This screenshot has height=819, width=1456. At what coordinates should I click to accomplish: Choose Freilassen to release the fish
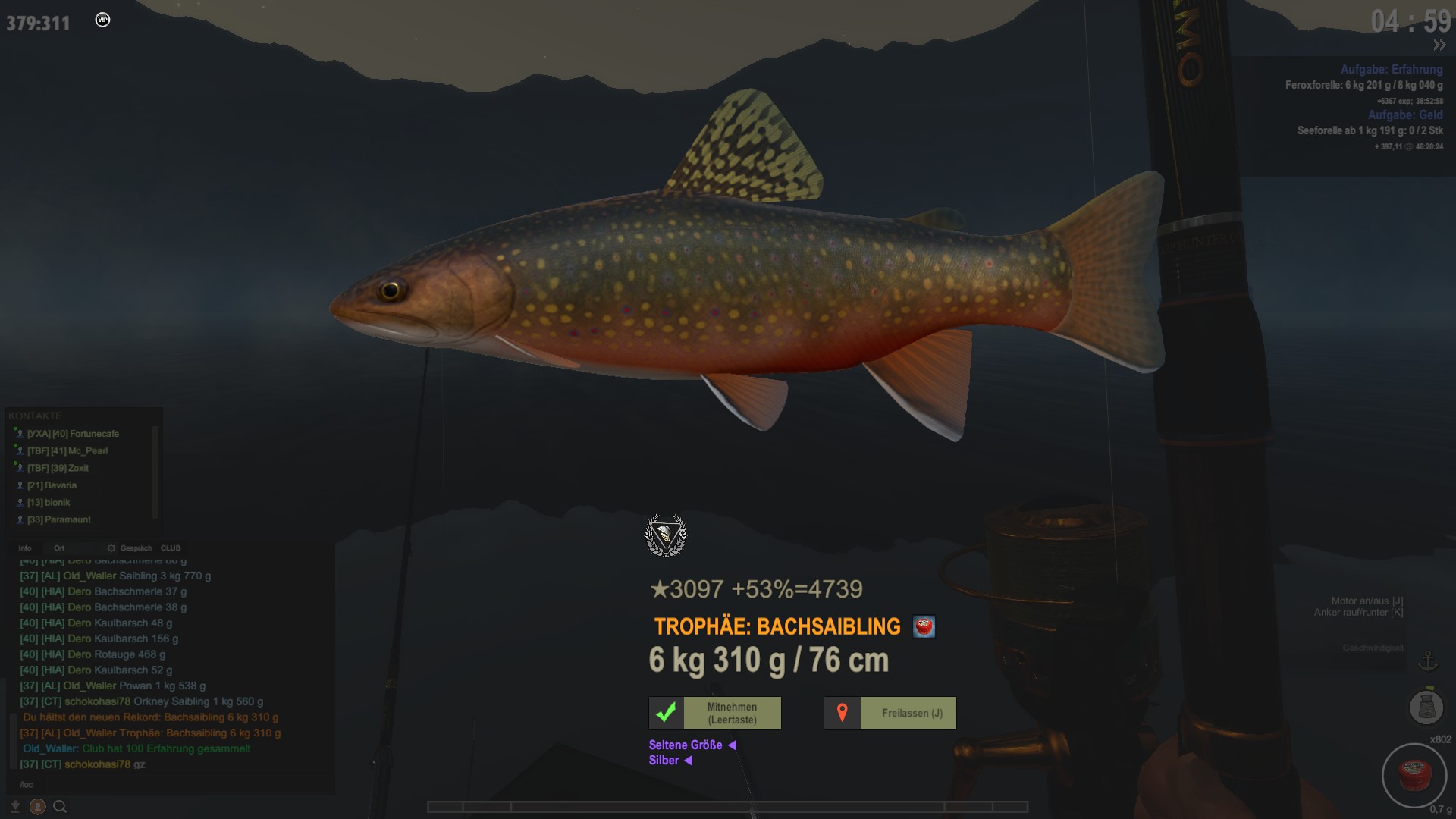point(890,713)
